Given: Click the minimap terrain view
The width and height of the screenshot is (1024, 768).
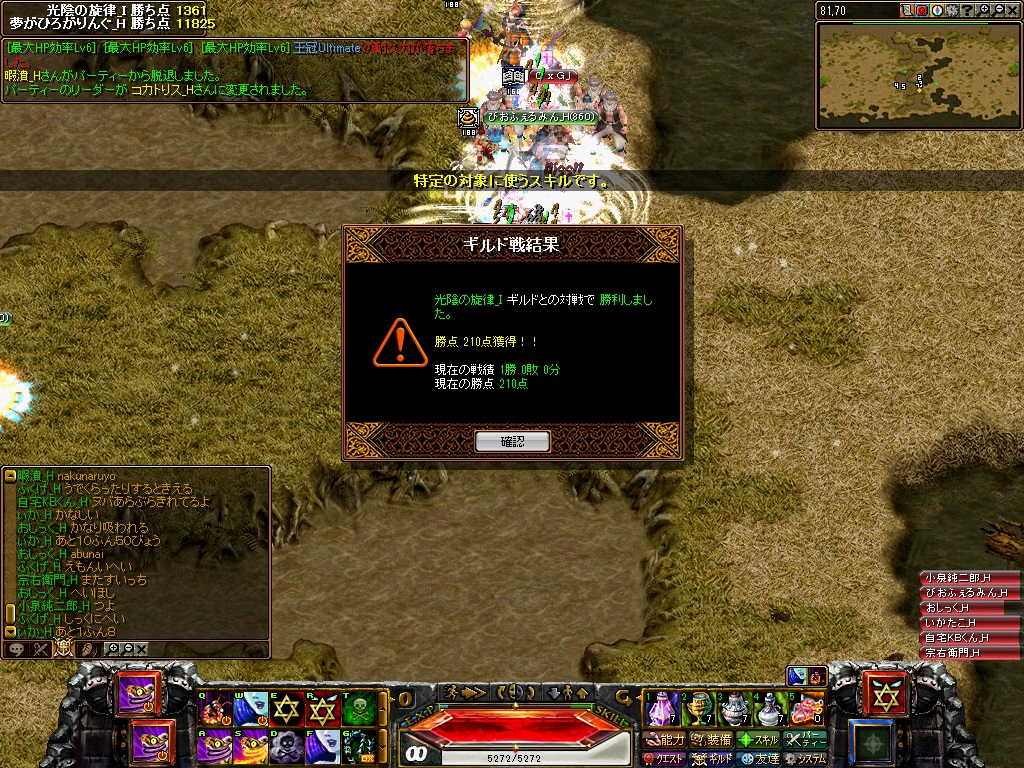Looking at the screenshot, I should (x=918, y=75).
